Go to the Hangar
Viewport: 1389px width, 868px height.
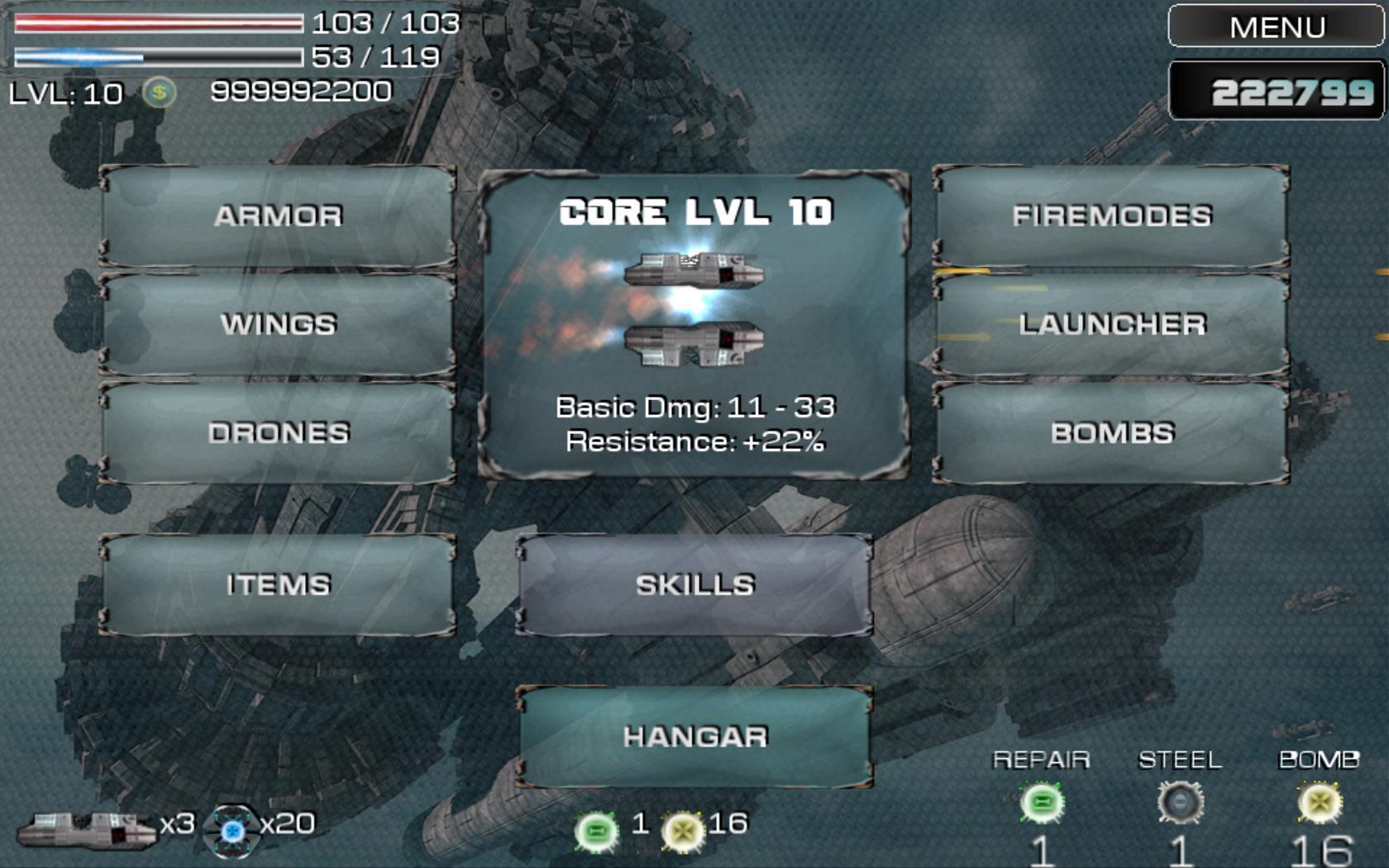point(694,736)
